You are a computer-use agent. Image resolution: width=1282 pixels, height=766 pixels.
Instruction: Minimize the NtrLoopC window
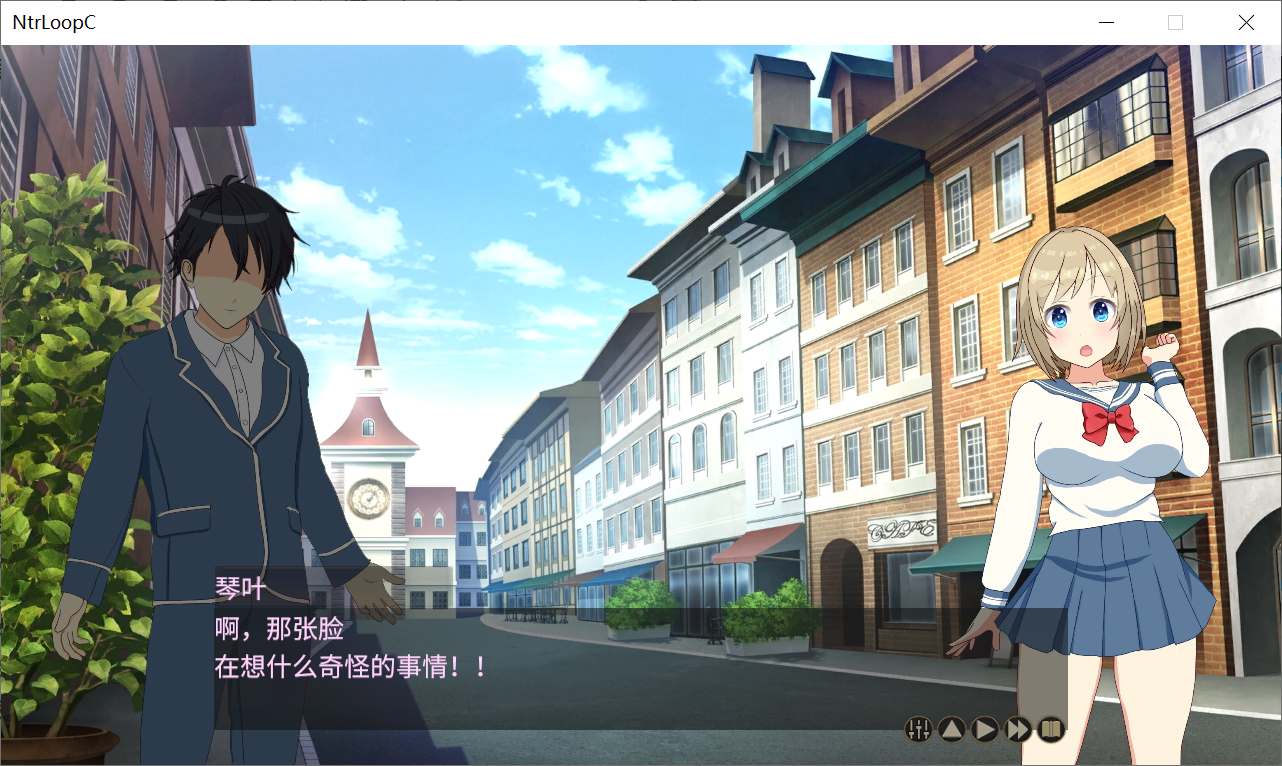[1106, 22]
